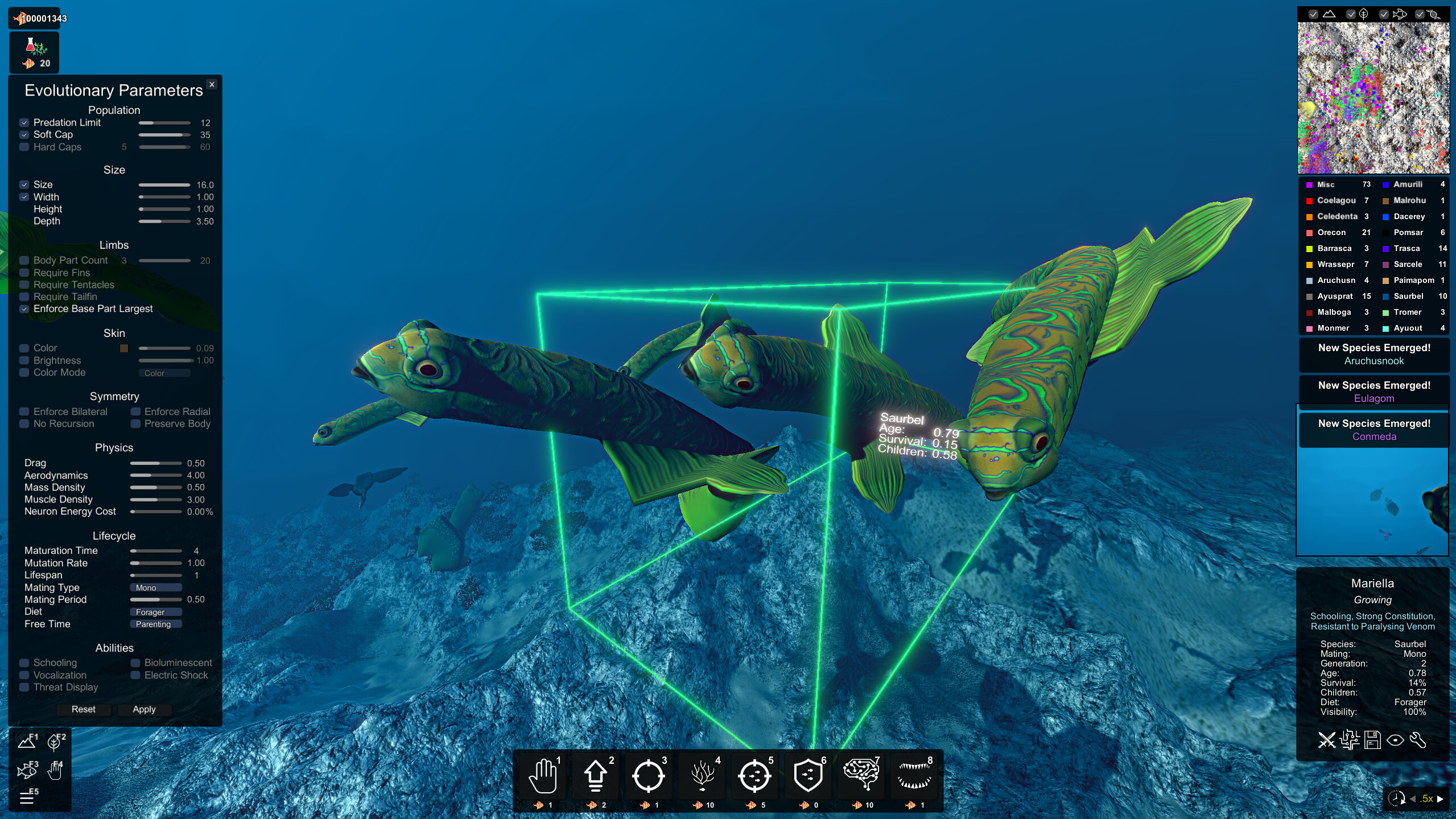Enable the Hard Caps checkbox

pos(23,147)
